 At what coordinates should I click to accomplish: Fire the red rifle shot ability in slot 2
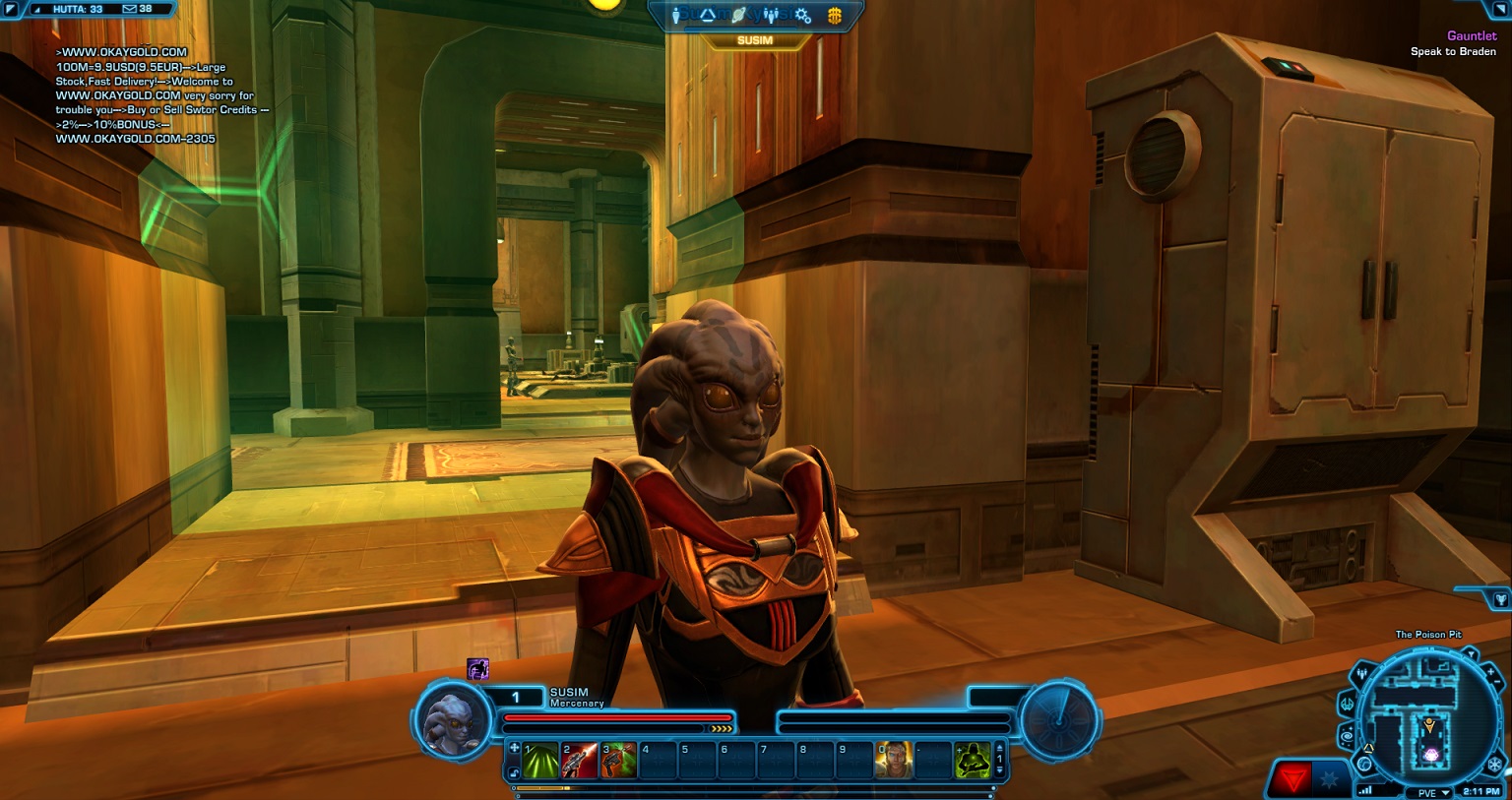tap(580, 761)
